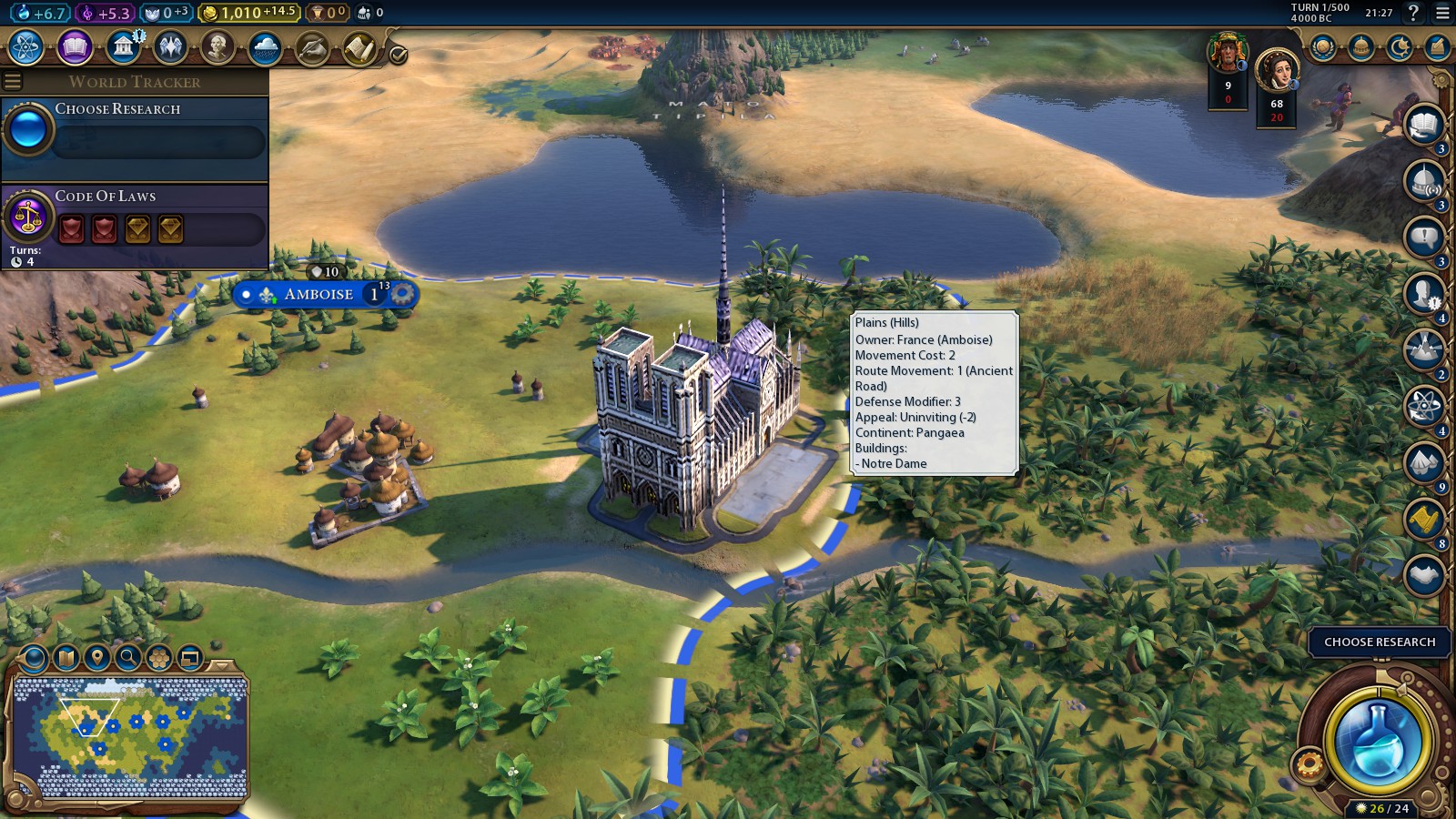
Task: Collapse the minimap with arrow tab
Action: 222,665
